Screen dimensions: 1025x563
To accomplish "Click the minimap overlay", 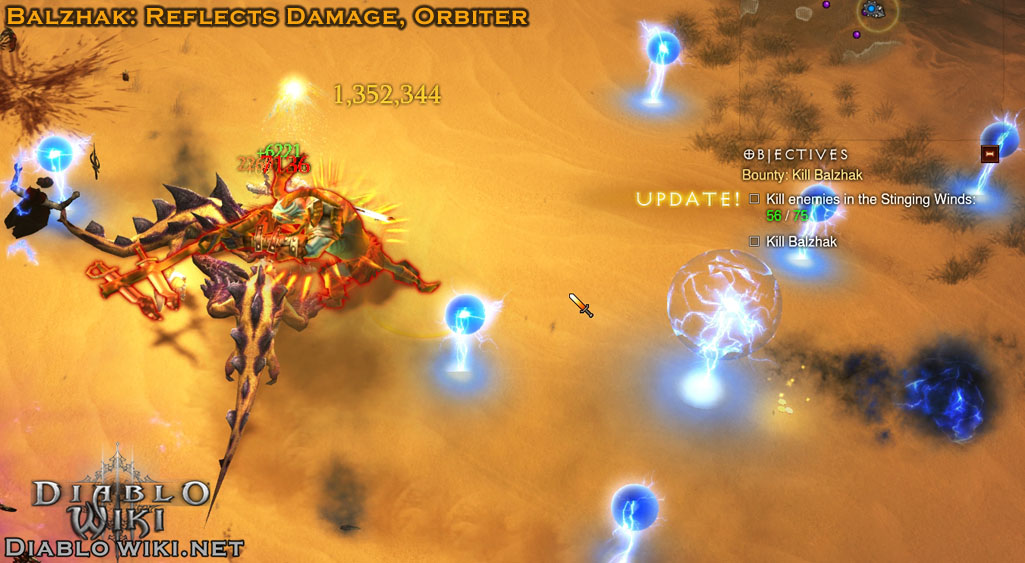I will (871, 12).
